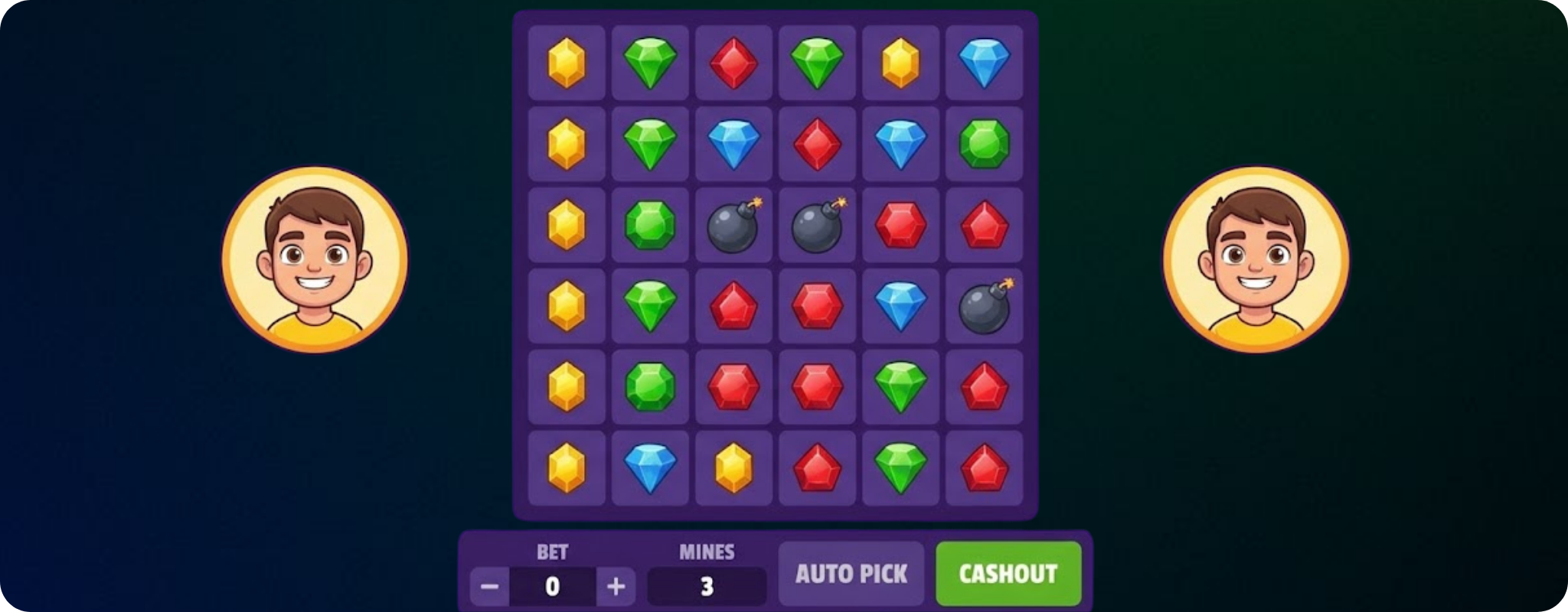Select the bomb tile in the third row
Image resolution: width=1568 pixels, height=612 pixels.
[733, 226]
